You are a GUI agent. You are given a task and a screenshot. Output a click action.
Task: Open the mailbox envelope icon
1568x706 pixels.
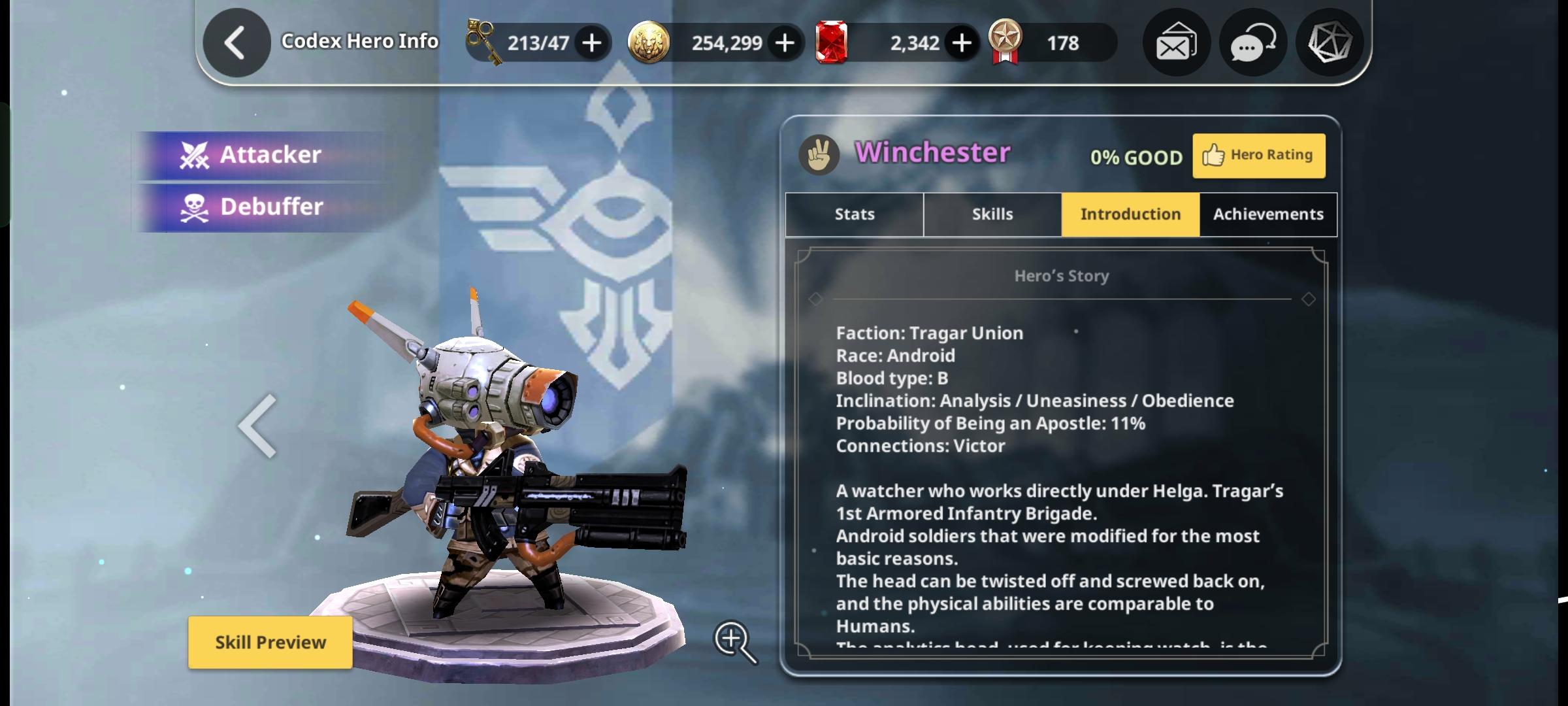point(1176,43)
